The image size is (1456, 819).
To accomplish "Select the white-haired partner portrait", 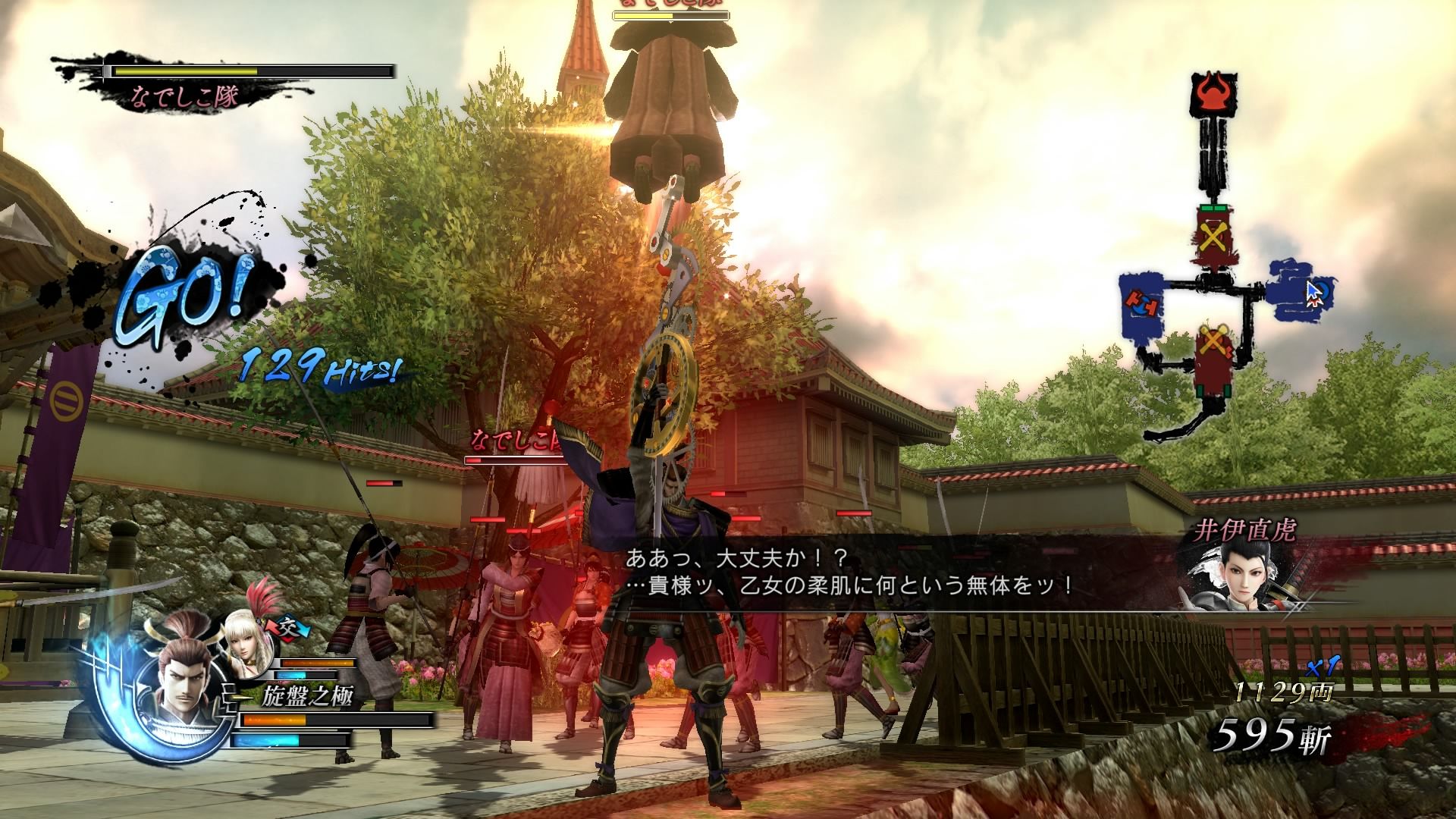I will tap(246, 645).
